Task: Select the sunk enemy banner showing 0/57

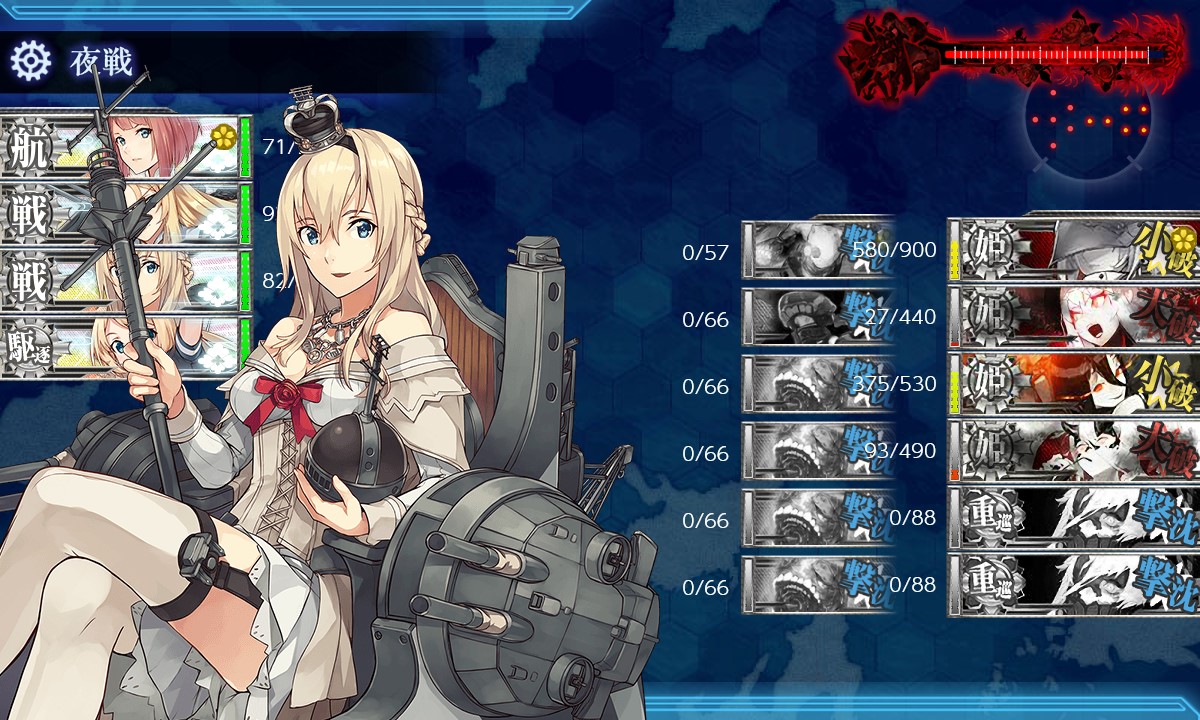Action: tap(818, 249)
